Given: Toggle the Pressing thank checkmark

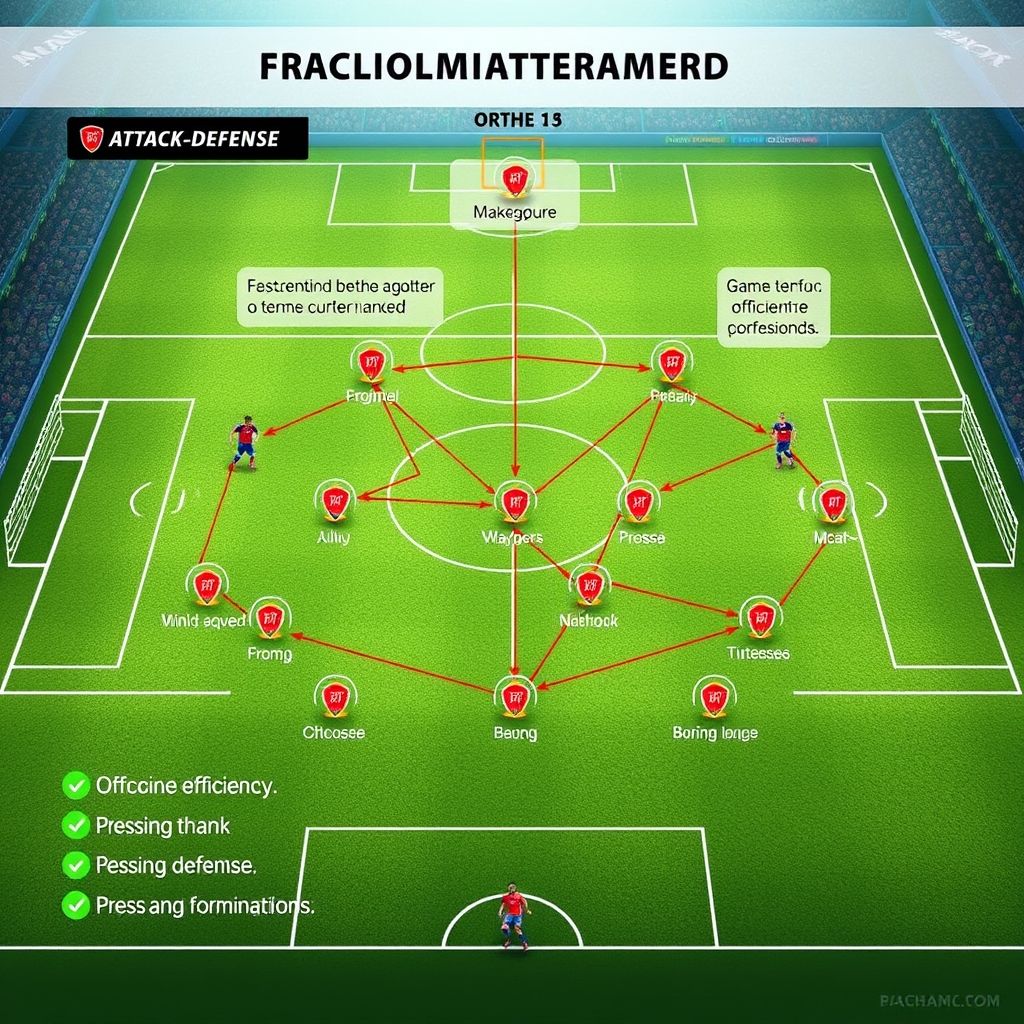Looking at the screenshot, I should tap(76, 826).
